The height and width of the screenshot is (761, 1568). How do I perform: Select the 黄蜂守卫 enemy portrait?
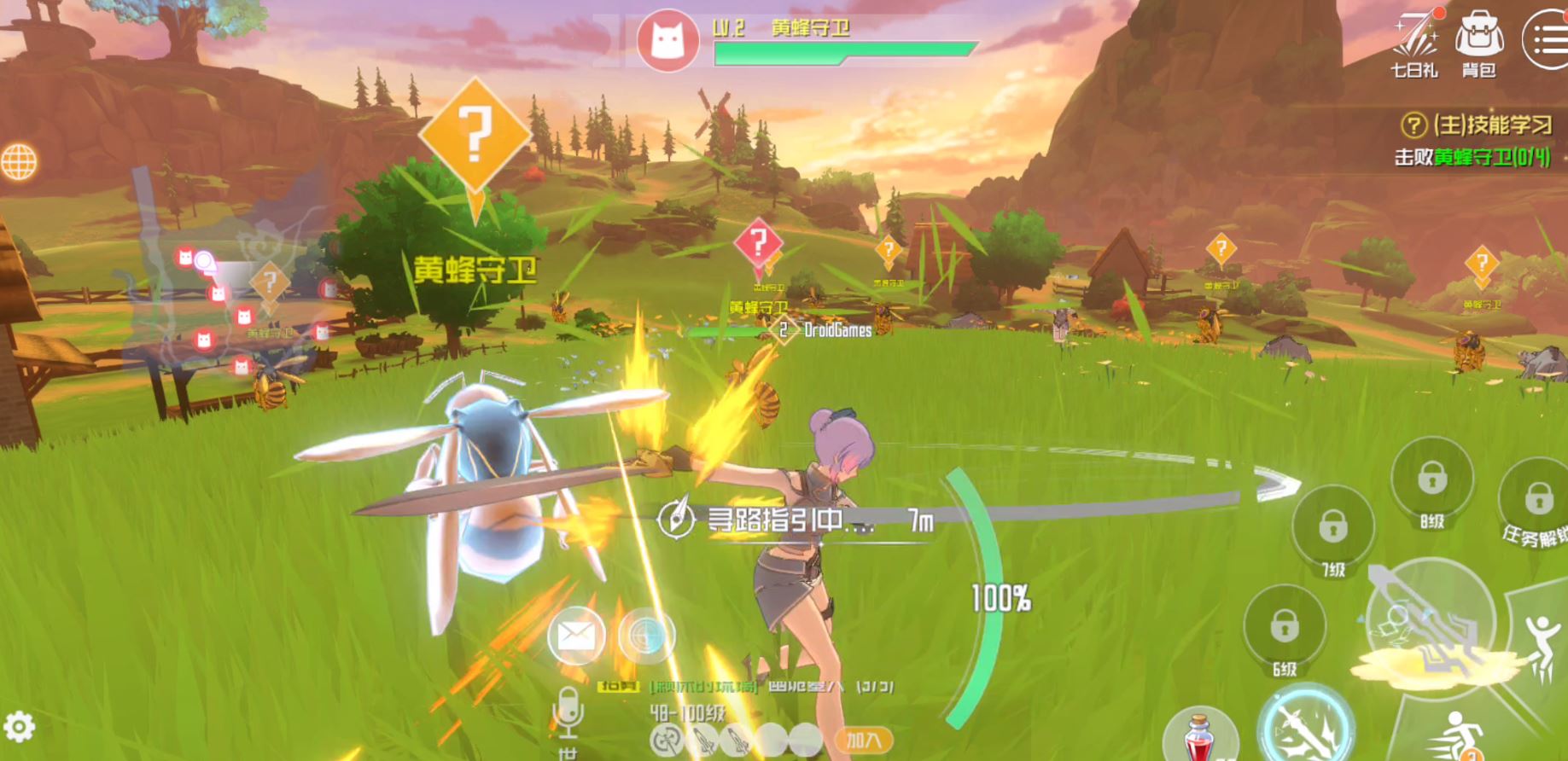[667, 38]
